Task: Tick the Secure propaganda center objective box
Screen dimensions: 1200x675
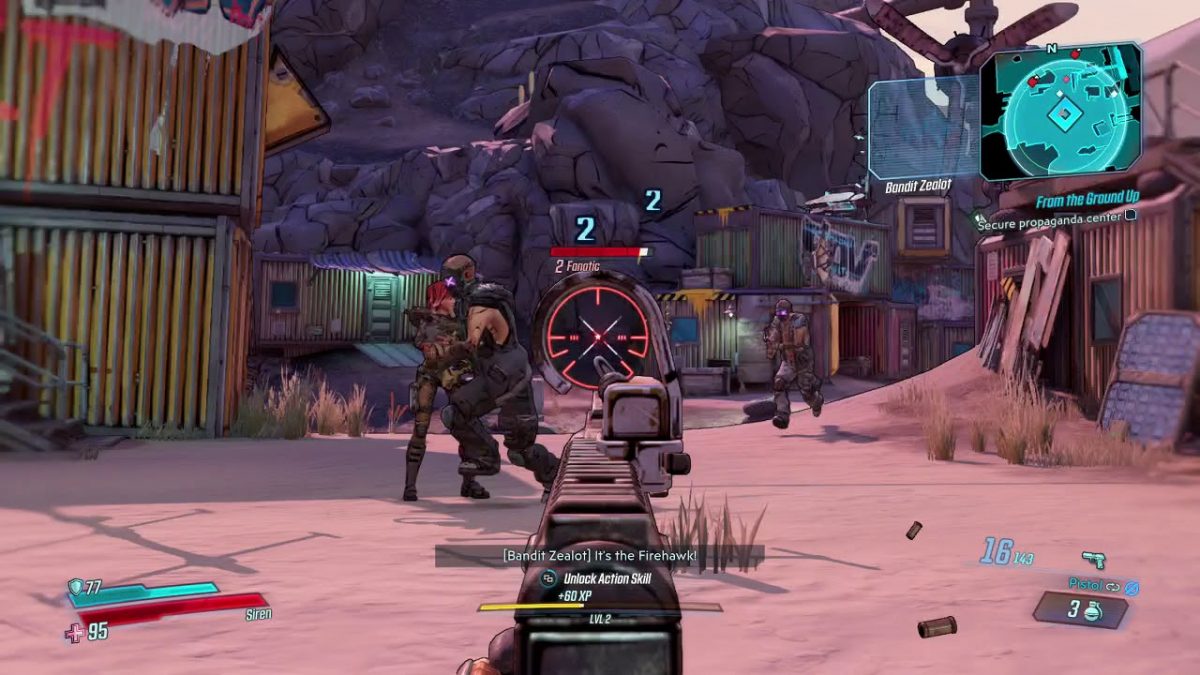Action: [x=1131, y=214]
